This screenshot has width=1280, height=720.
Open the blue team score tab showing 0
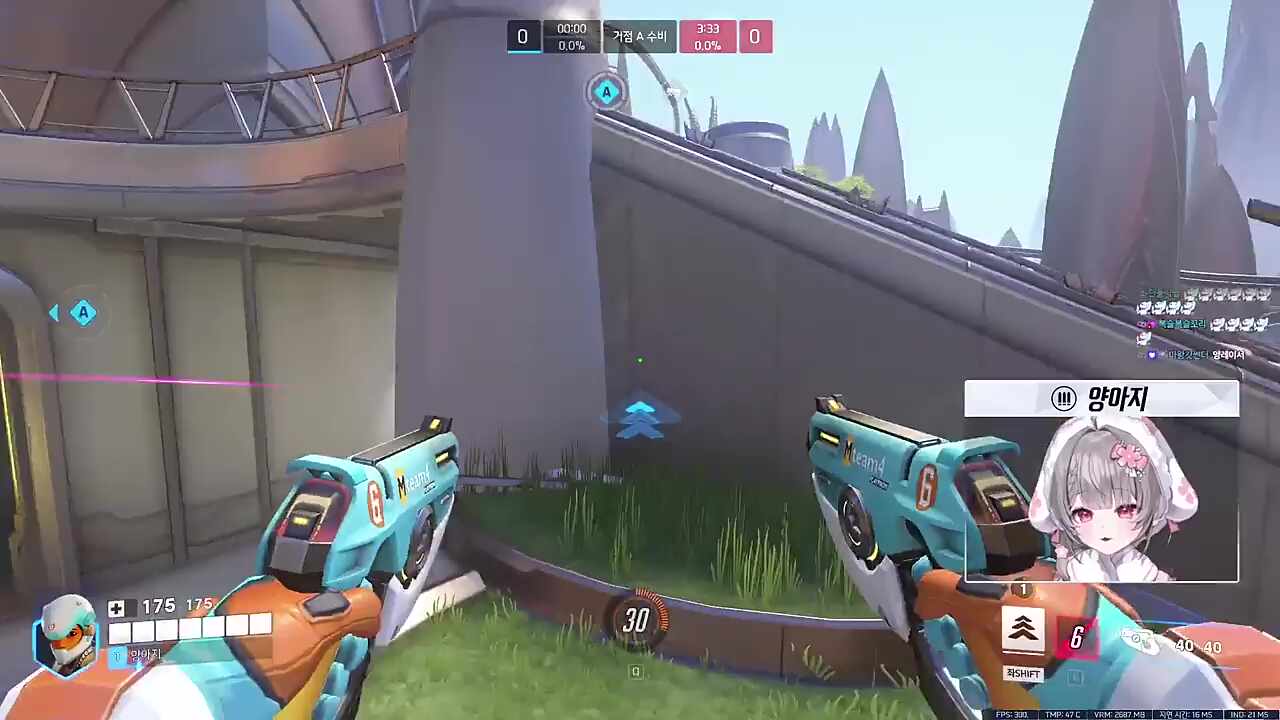(x=522, y=36)
